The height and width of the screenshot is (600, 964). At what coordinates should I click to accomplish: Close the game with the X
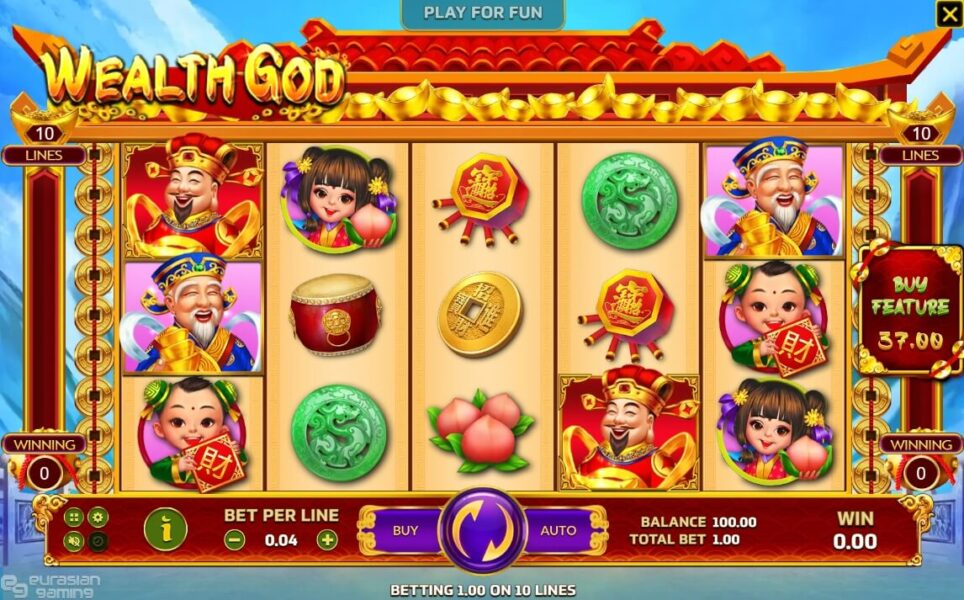(948, 14)
